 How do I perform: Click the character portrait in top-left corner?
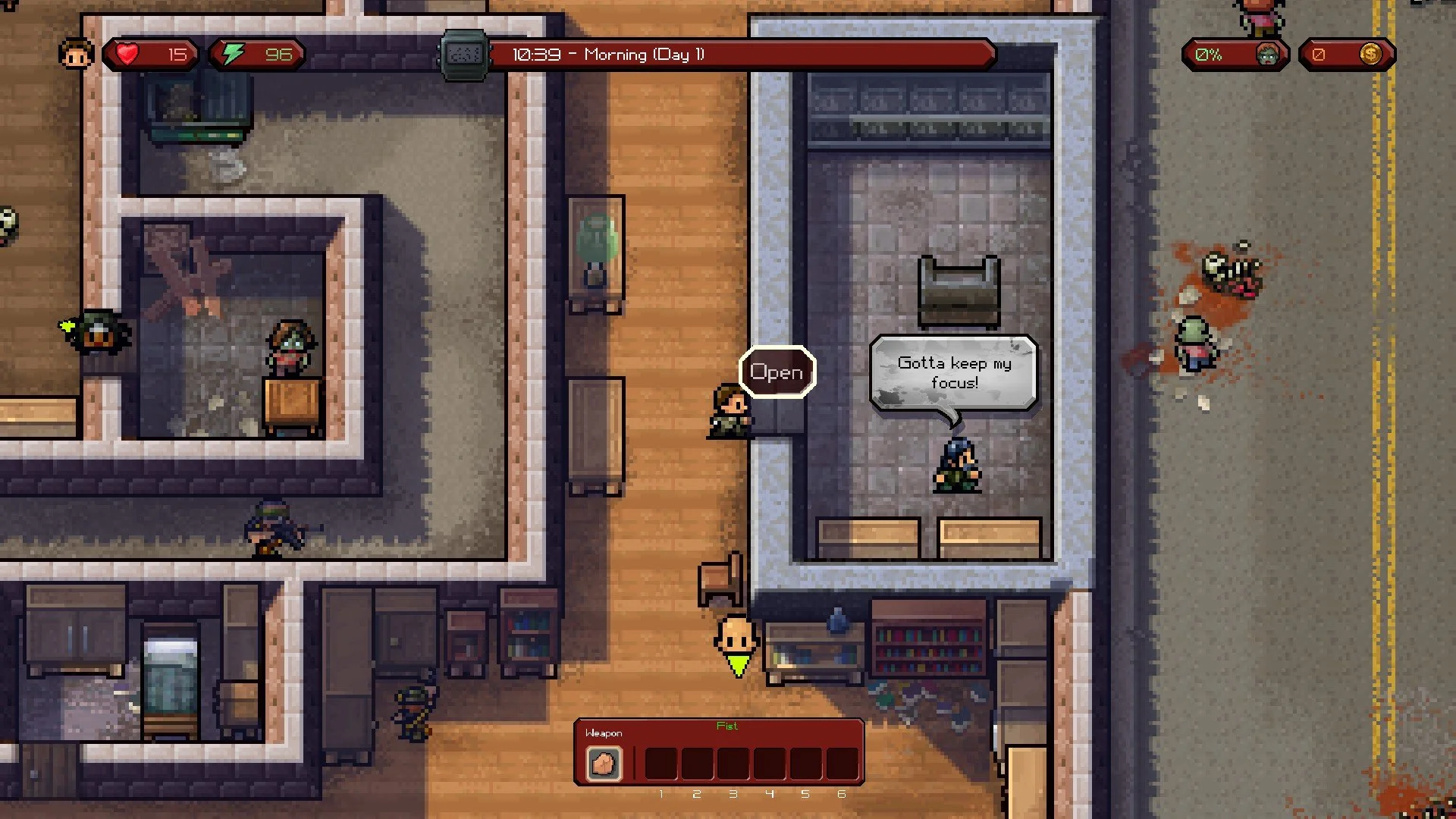[x=75, y=54]
